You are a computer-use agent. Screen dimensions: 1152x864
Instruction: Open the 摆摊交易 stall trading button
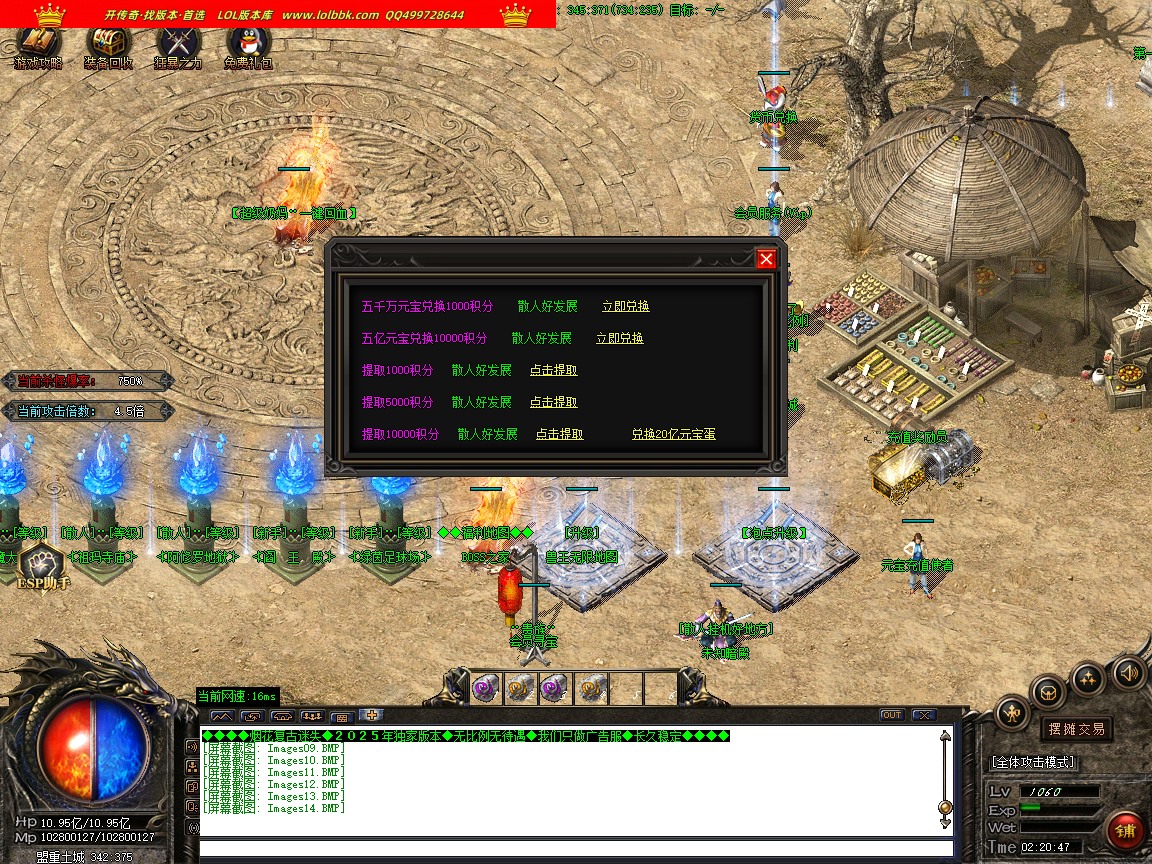pyautogui.click(x=1075, y=729)
